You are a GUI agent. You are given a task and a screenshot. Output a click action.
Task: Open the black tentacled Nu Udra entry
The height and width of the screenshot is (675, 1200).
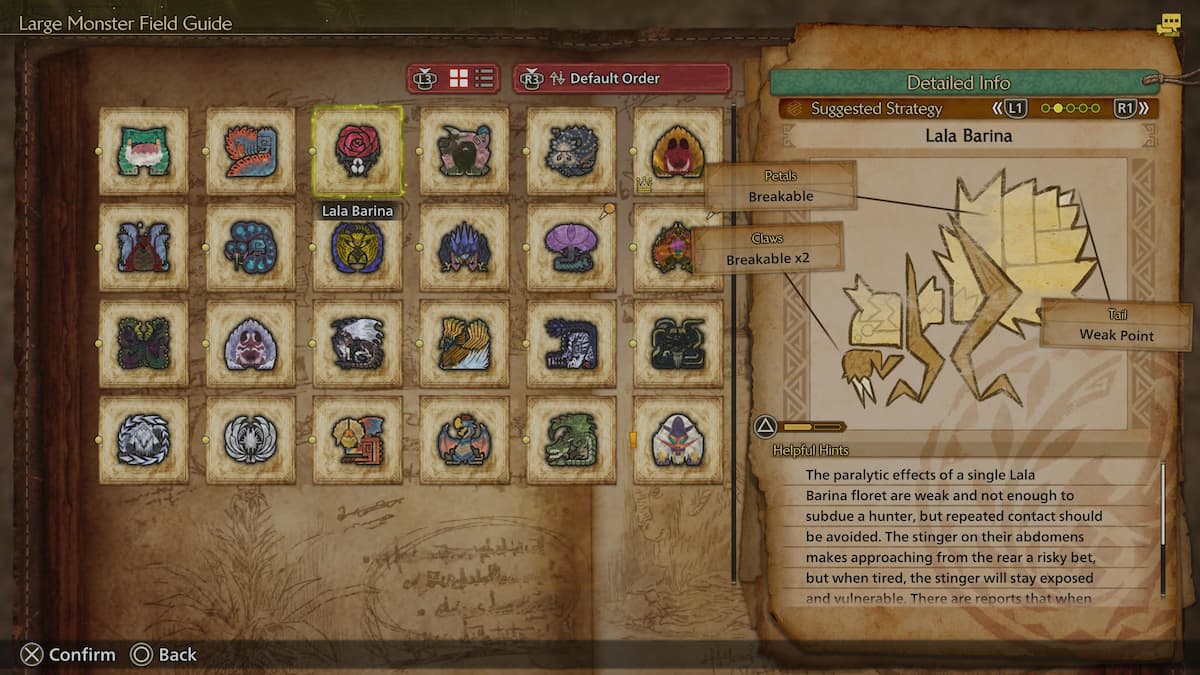(678, 343)
